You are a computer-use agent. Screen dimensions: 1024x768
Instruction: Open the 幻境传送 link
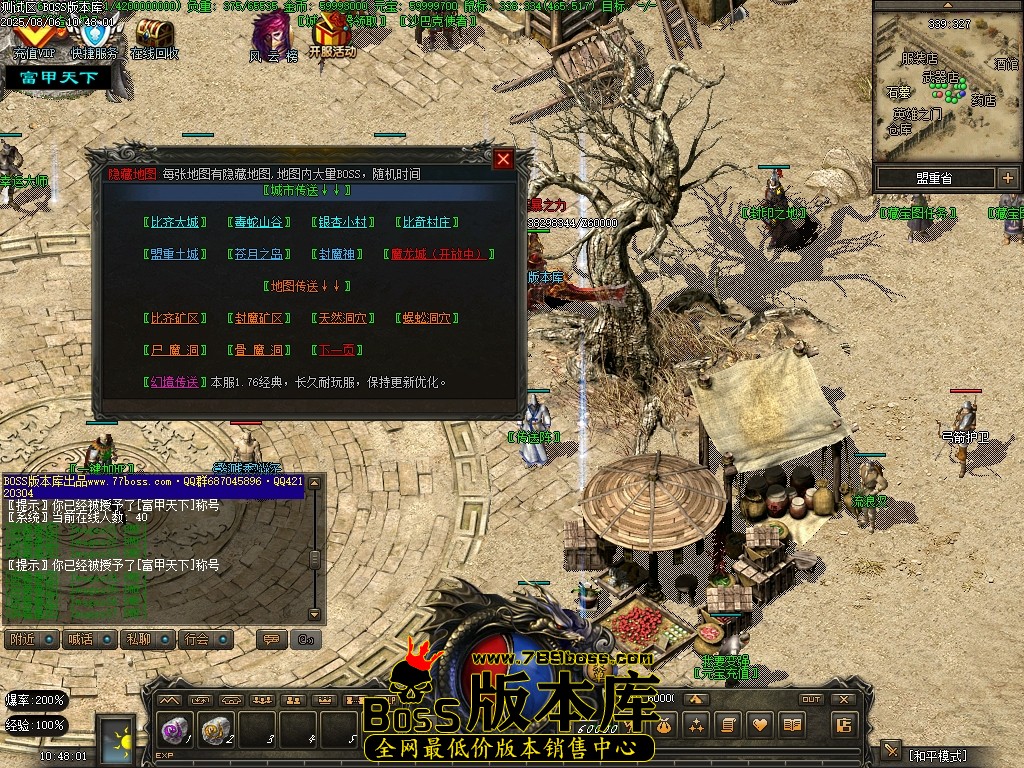click(175, 382)
